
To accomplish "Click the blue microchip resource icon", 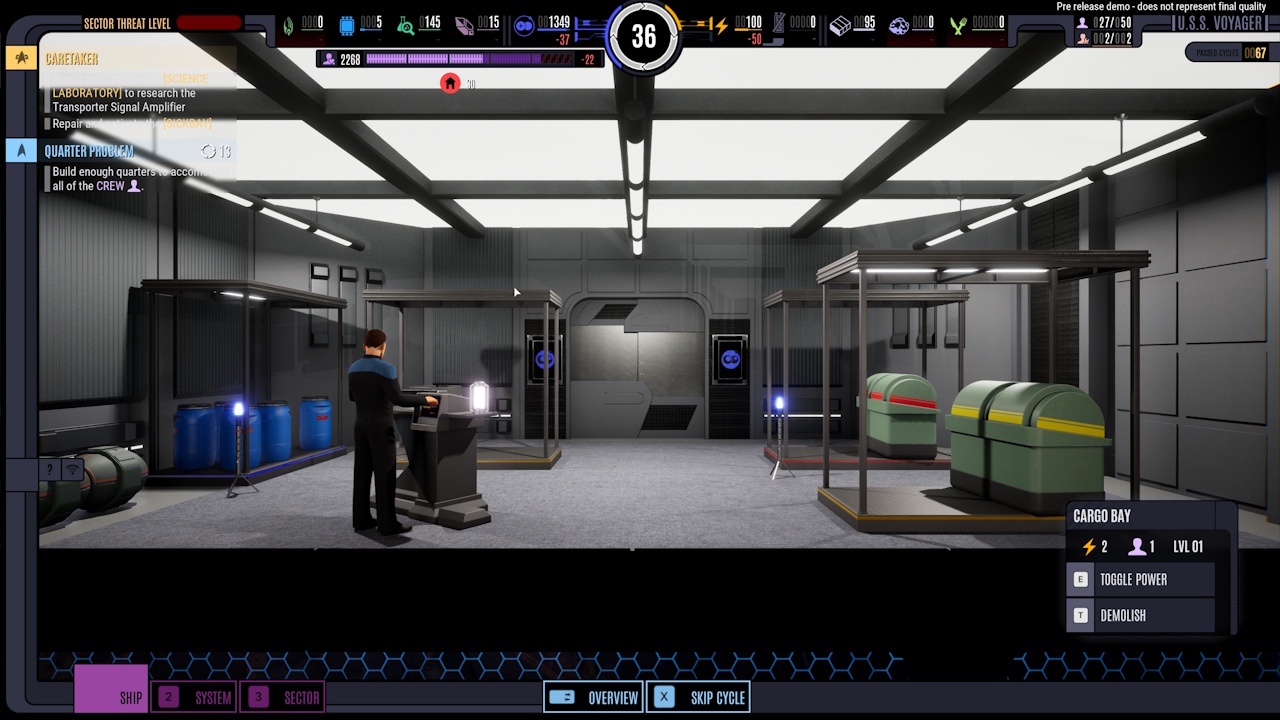I will [x=345, y=23].
